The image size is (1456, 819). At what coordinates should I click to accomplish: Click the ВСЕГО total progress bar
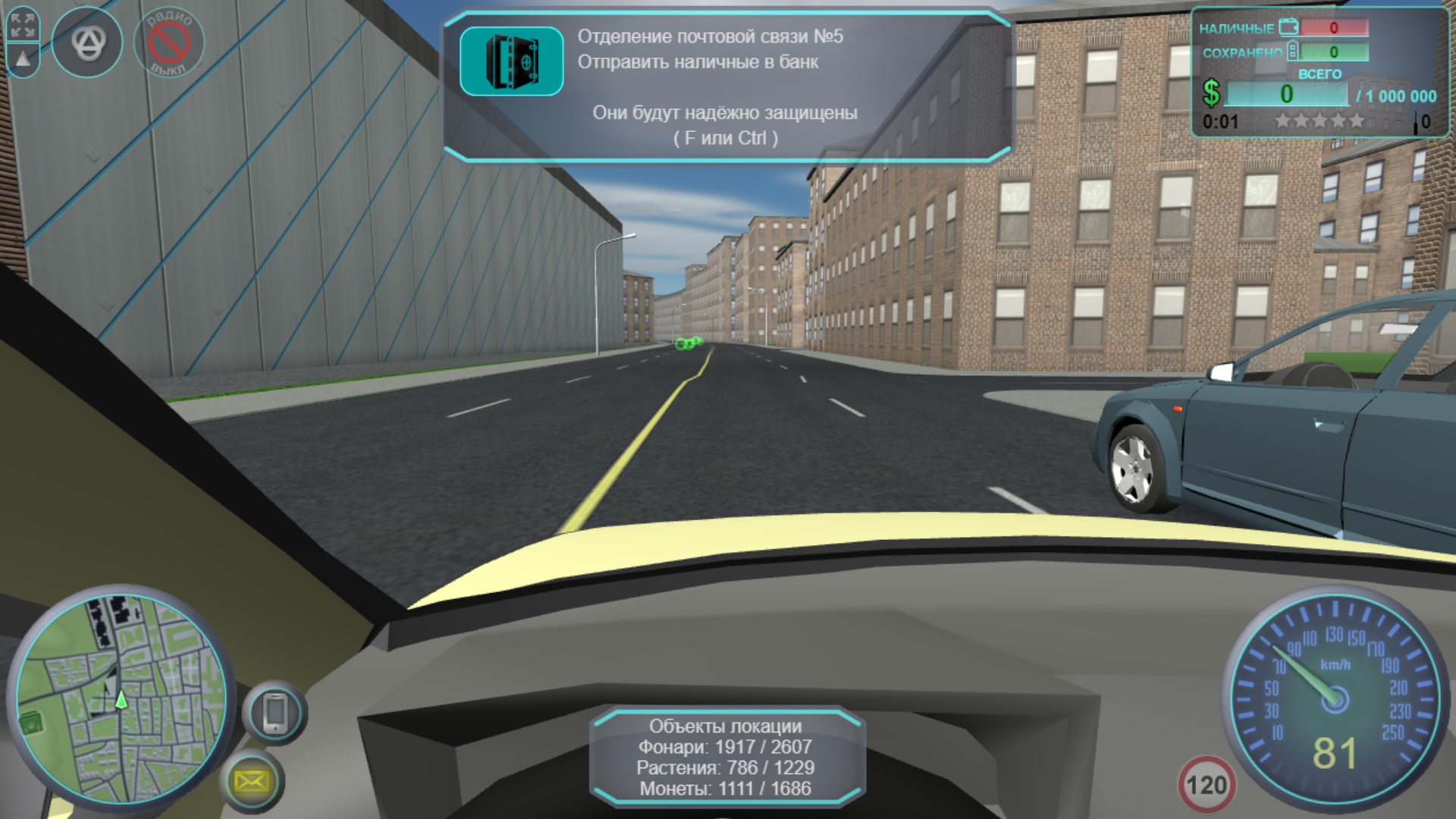1289,93
